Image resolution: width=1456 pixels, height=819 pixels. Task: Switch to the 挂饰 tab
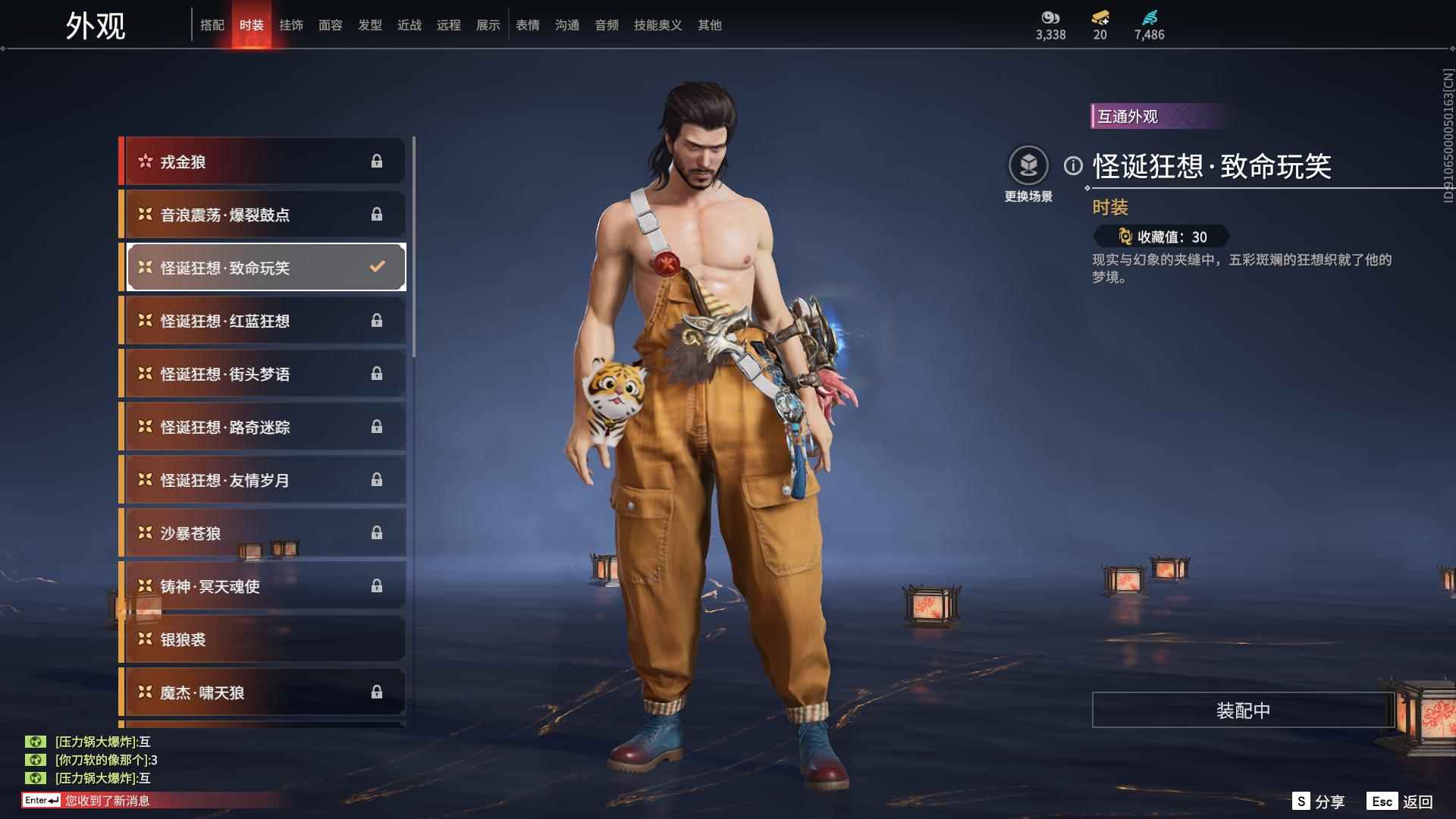[292, 24]
